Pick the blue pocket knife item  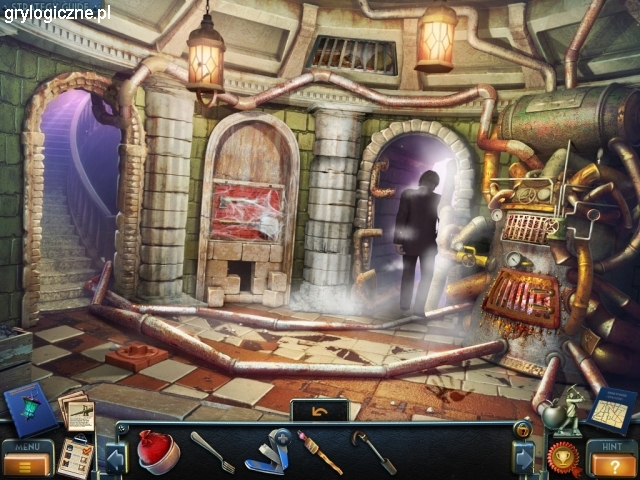pyautogui.click(x=269, y=451)
